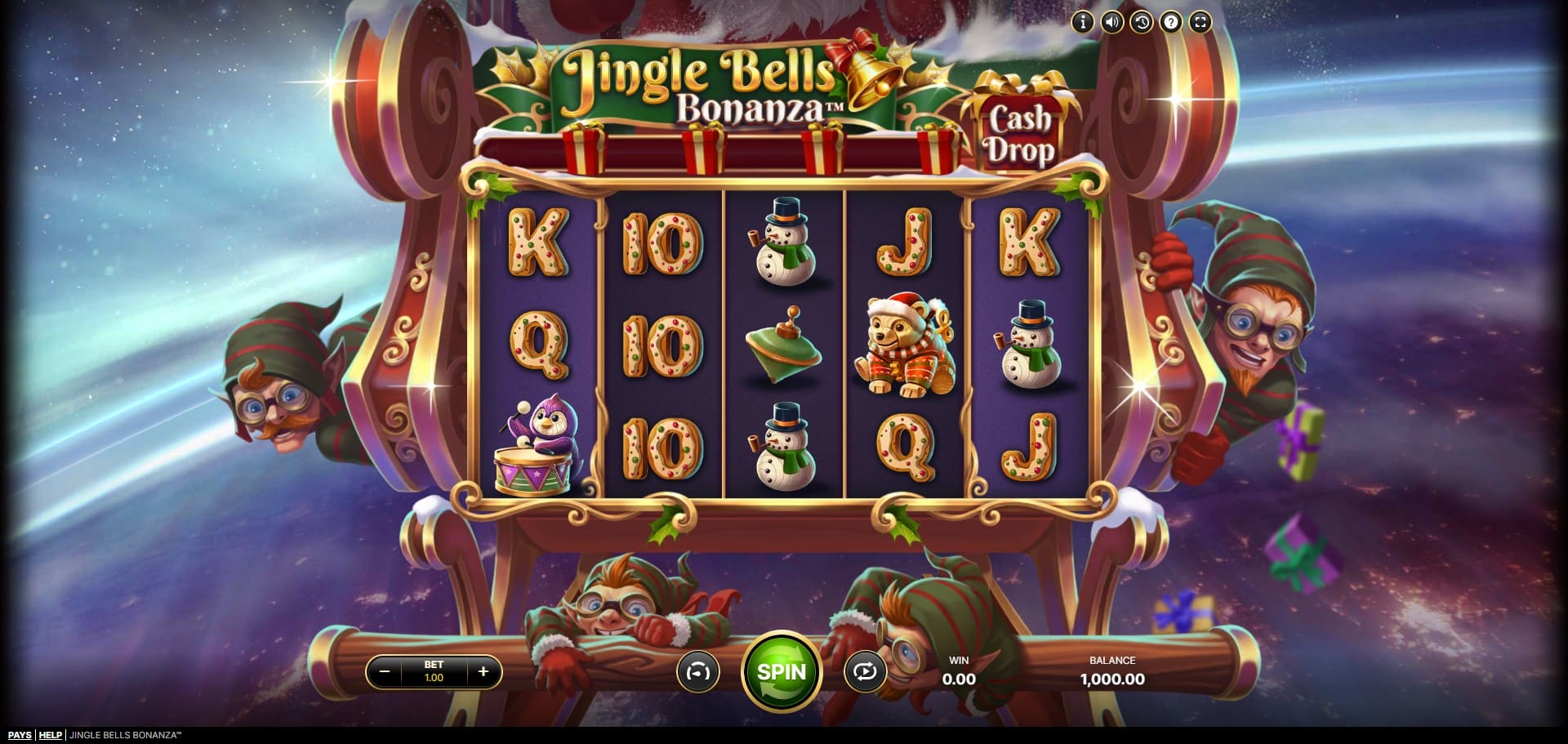Open the autoplay options button
Viewport: 1568px width, 744px height.
[865, 672]
